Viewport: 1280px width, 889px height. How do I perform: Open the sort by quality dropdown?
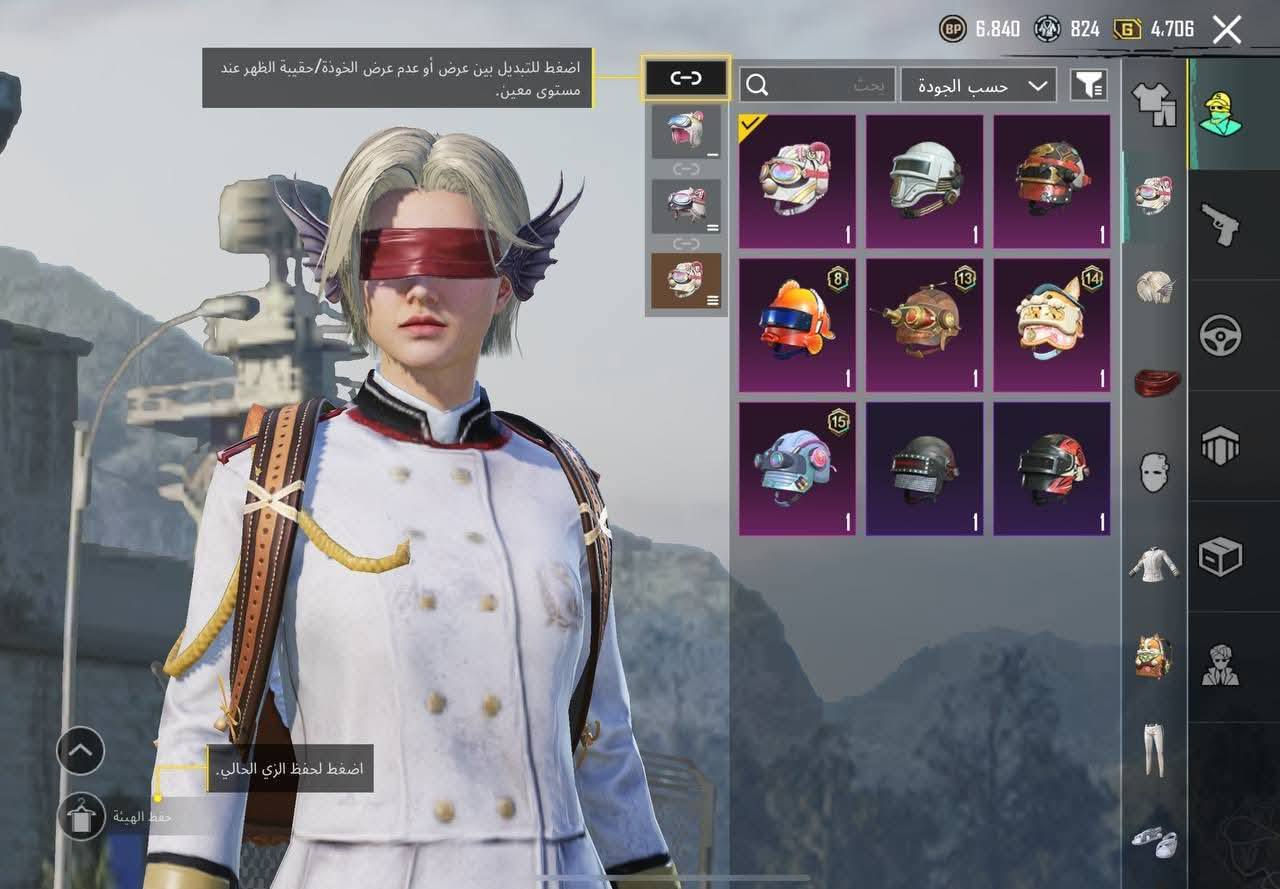[975, 85]
